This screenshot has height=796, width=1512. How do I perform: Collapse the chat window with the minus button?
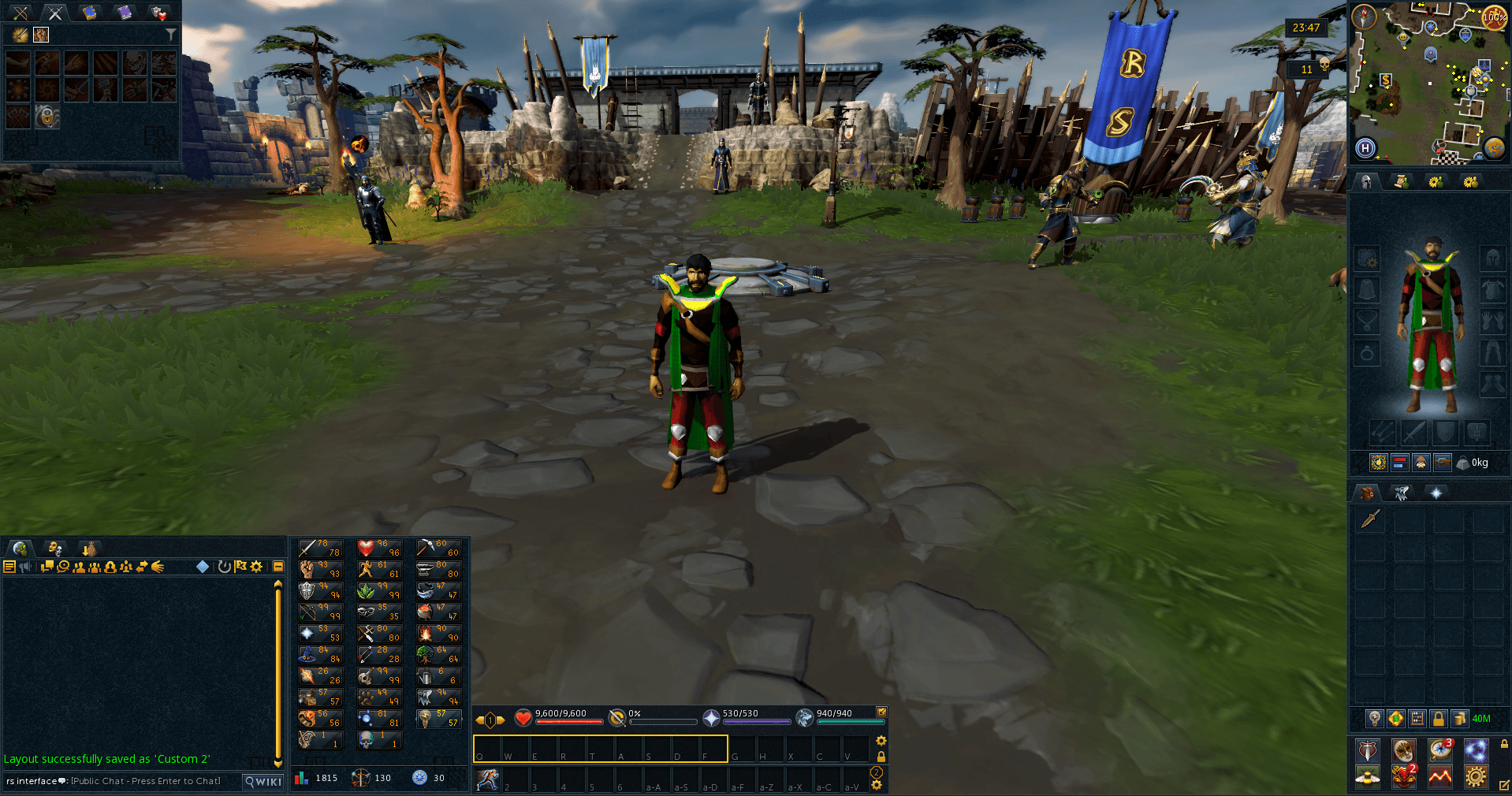click(277, 566)
